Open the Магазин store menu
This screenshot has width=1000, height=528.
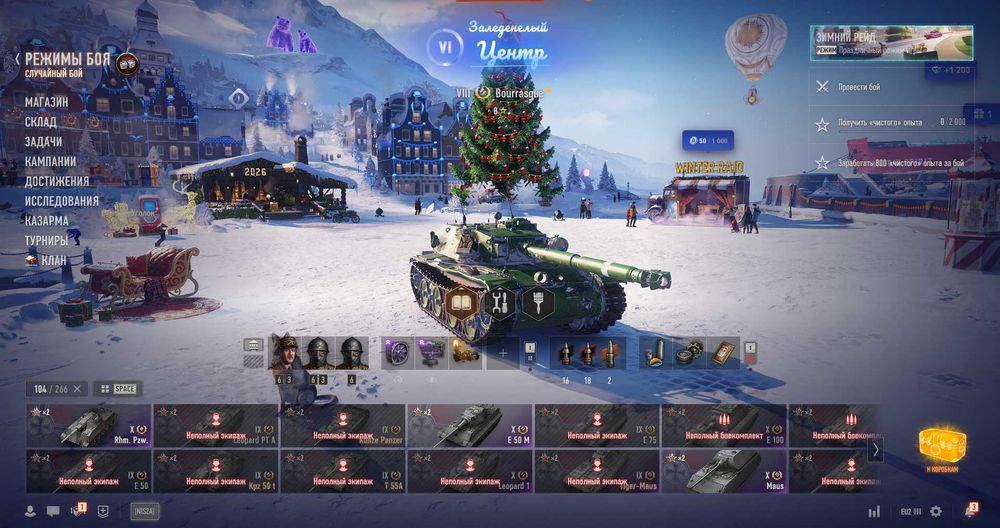(x=47, y=102)
